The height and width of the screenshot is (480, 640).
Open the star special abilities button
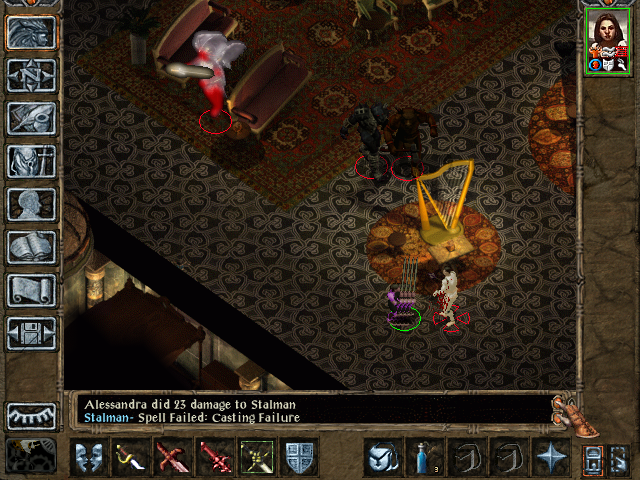pyautogui.click(x=547, y=458)
